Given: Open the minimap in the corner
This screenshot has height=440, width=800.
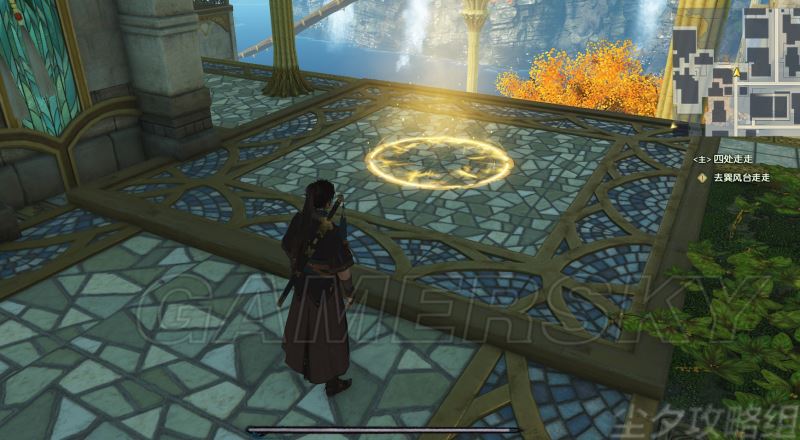Looking at the screenshot, I should coord(737,68).
